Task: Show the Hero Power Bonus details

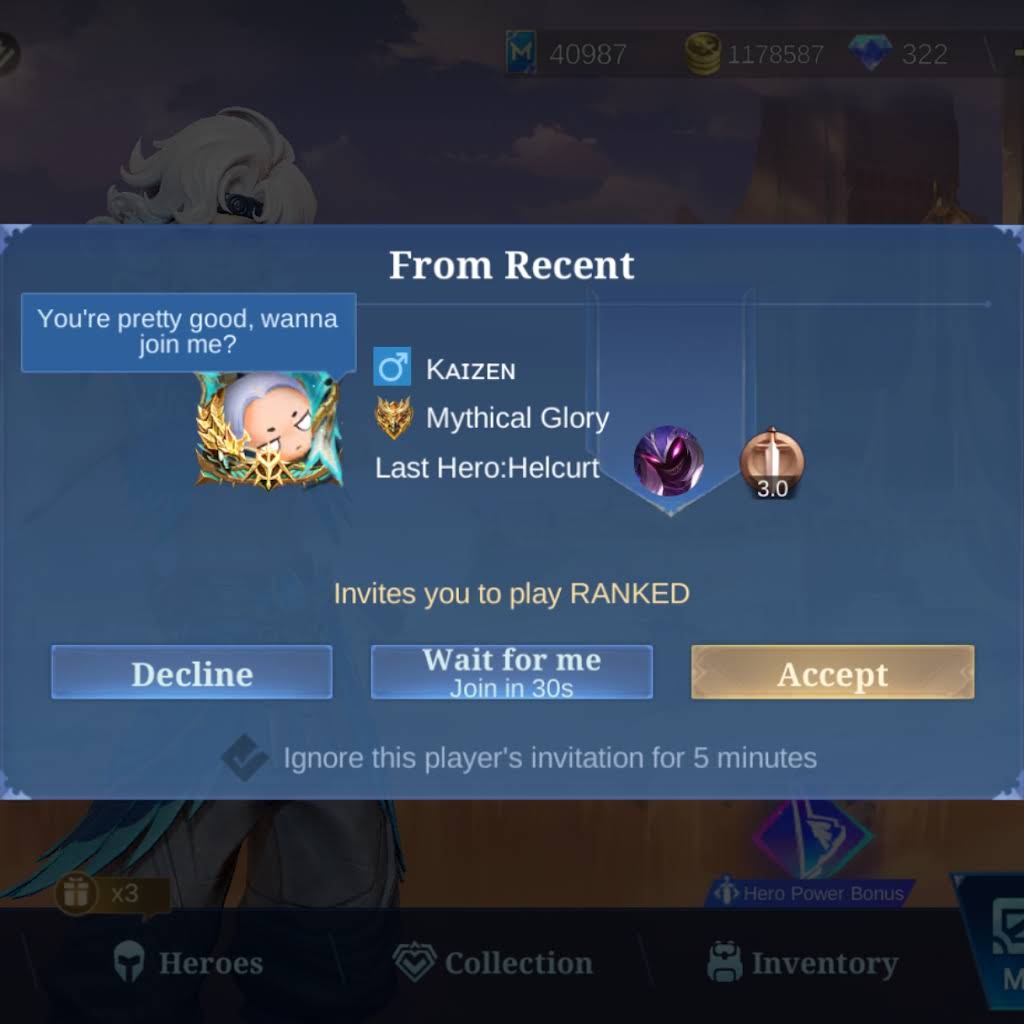Action: (x=810, y=893)
